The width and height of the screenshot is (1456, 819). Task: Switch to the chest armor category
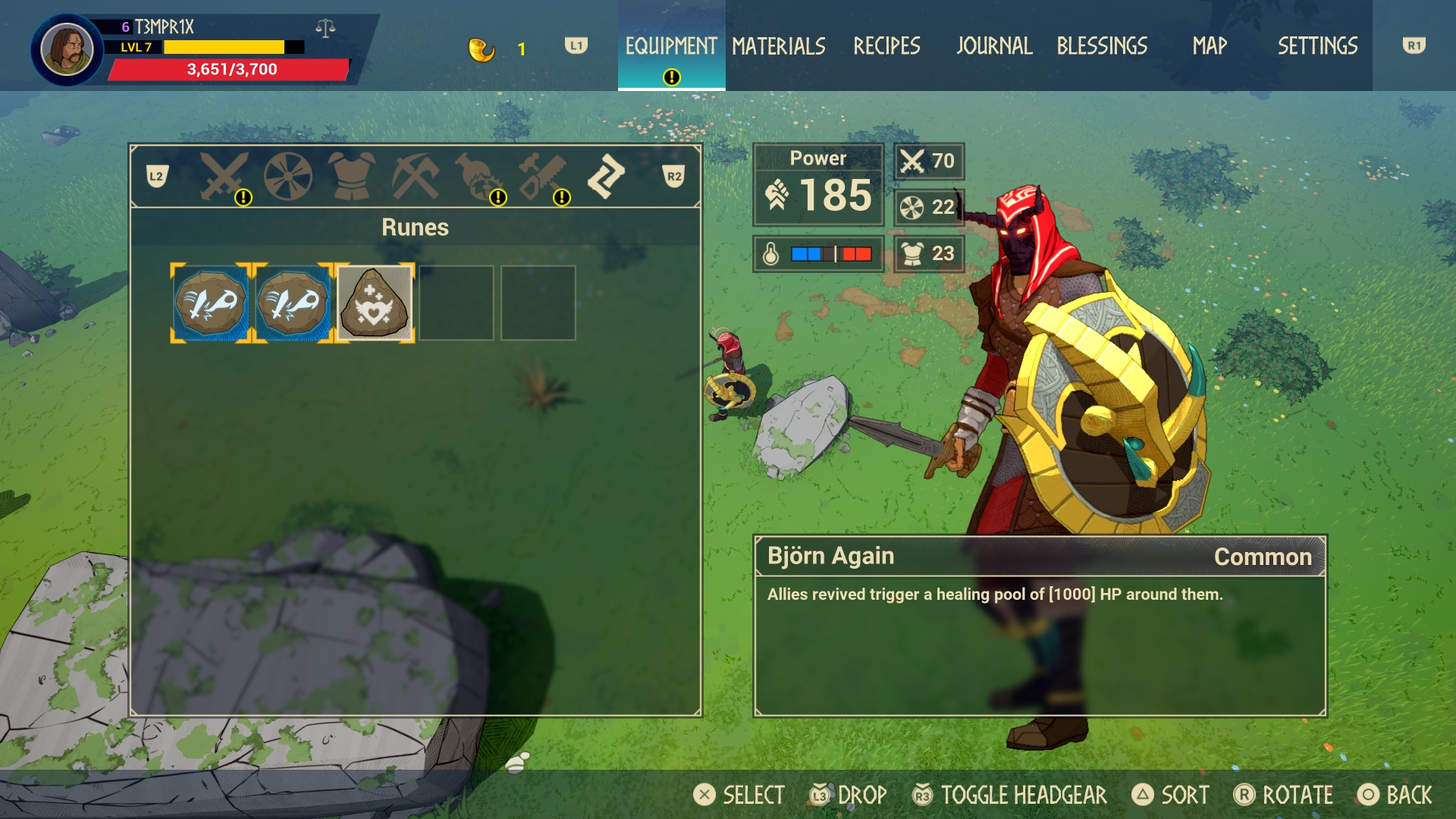(x=352, y=177)
